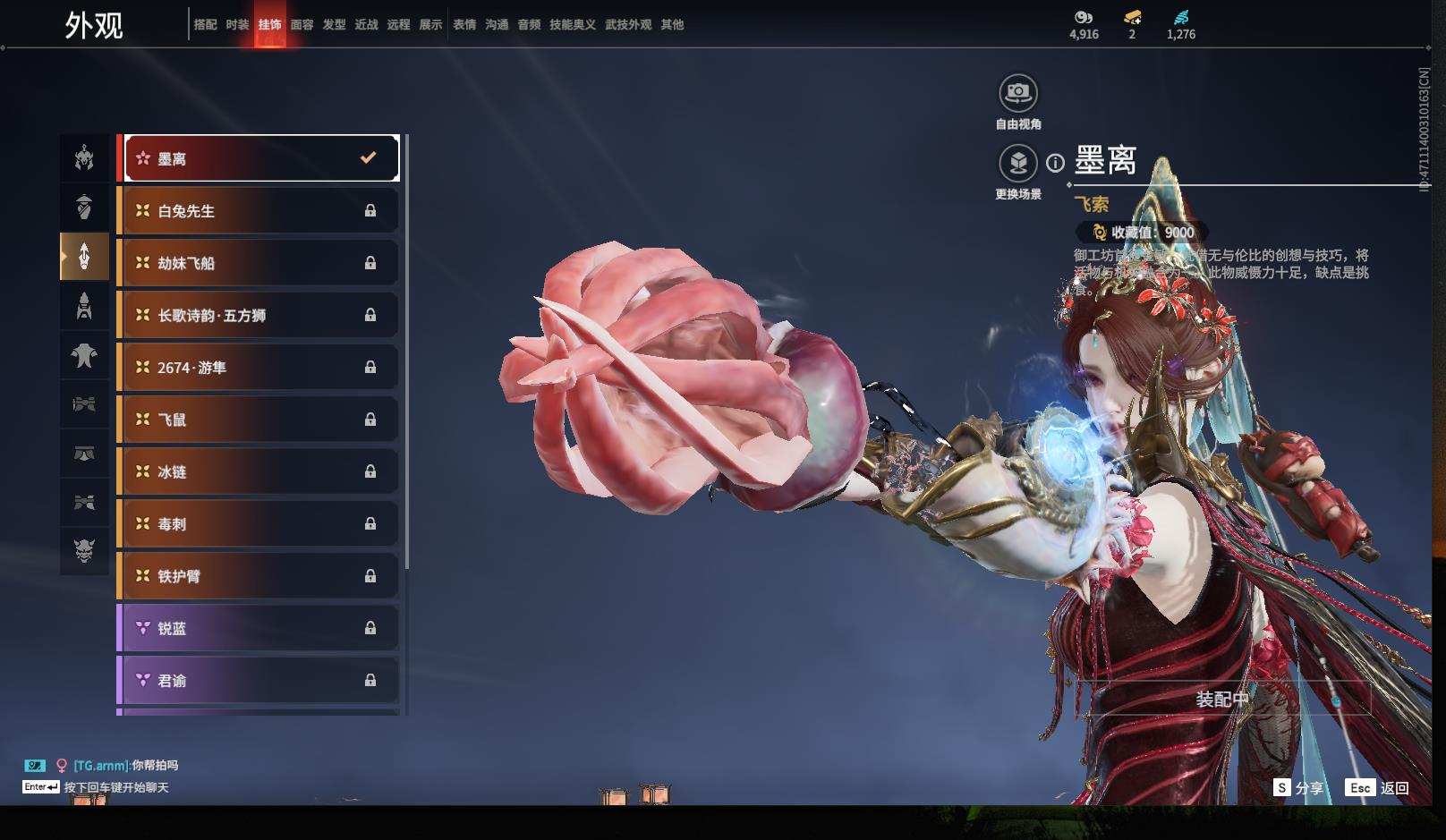Pick the purple 锐蓝 entry
The width and height of the screenshot is (1446, 840).
(x=258, y=628)
